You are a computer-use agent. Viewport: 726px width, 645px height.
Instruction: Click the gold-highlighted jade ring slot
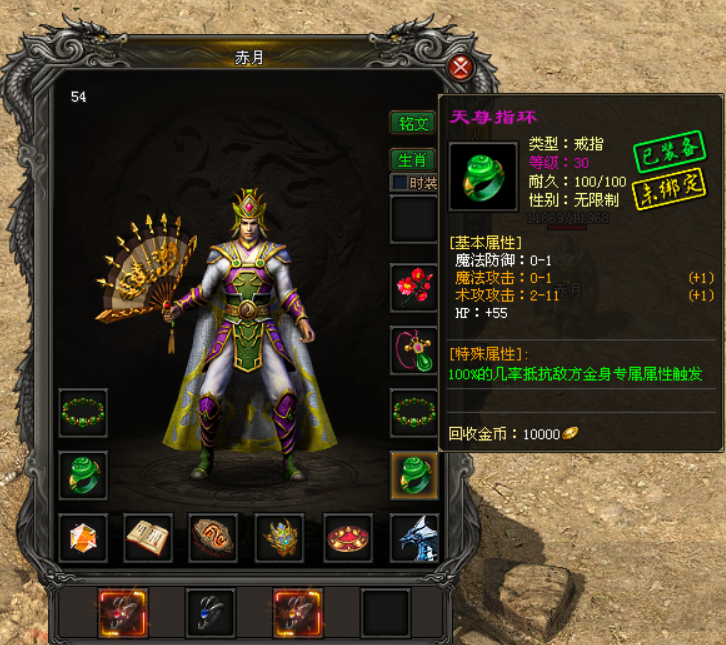413,476
